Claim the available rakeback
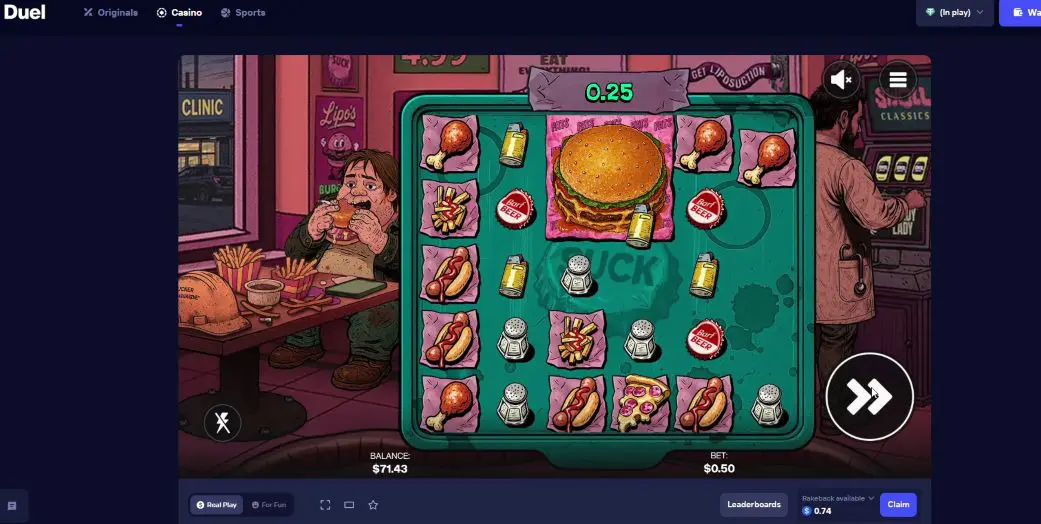The height and width of the screenshot is (524, 1041). (898, 504)
